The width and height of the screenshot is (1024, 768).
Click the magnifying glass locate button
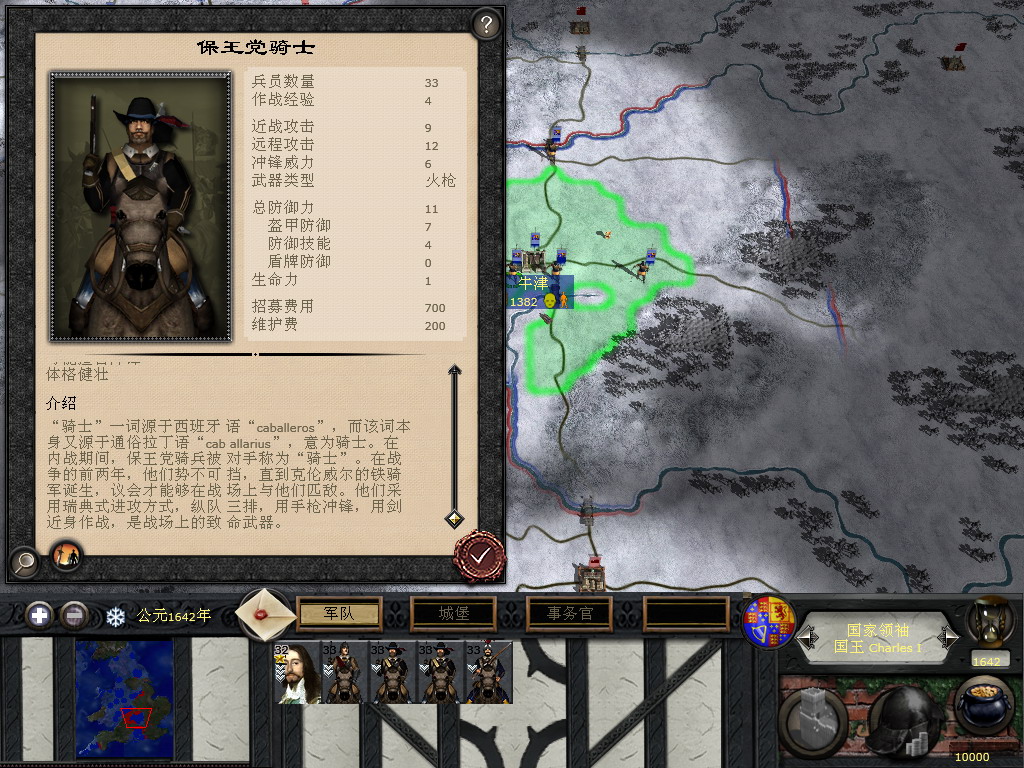point(24,562)
